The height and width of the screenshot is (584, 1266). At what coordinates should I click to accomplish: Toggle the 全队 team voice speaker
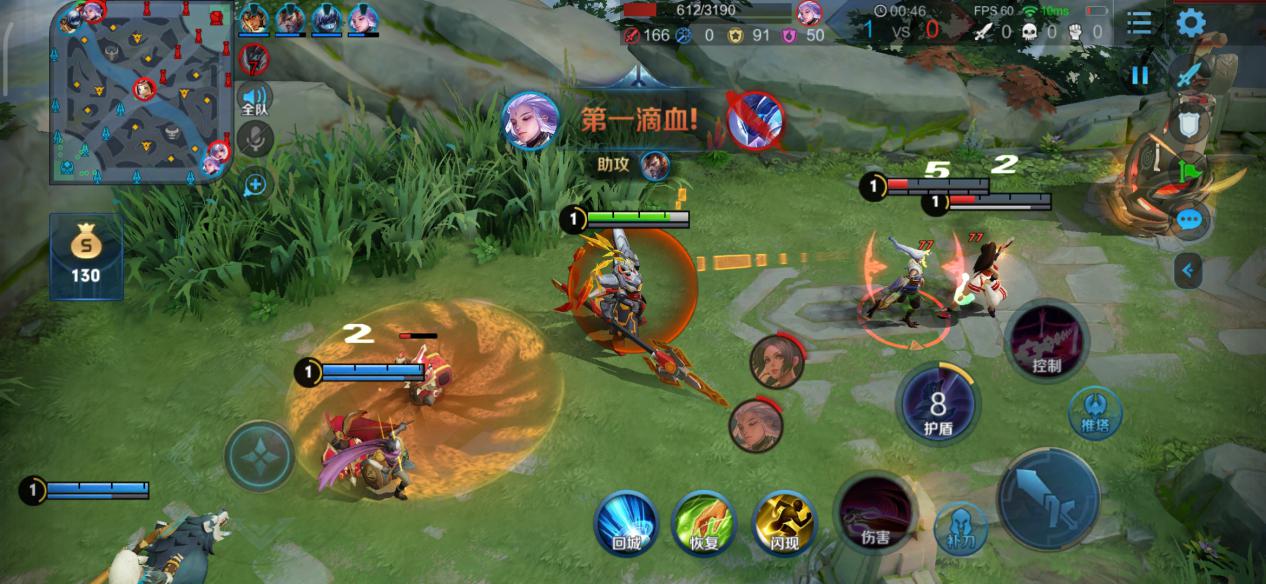coord(255,98)
